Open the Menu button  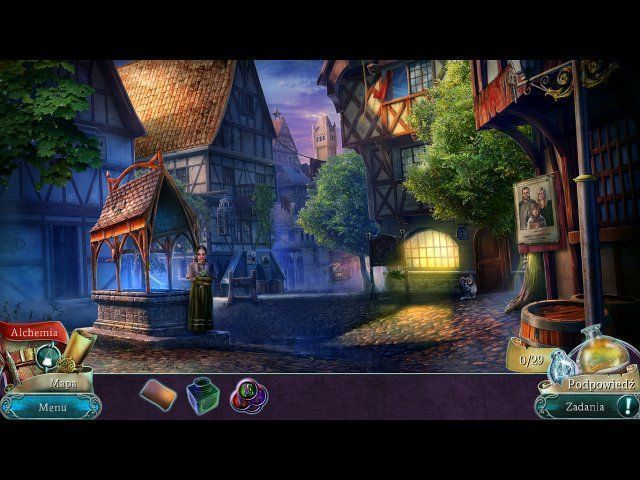tap(52, 407)
